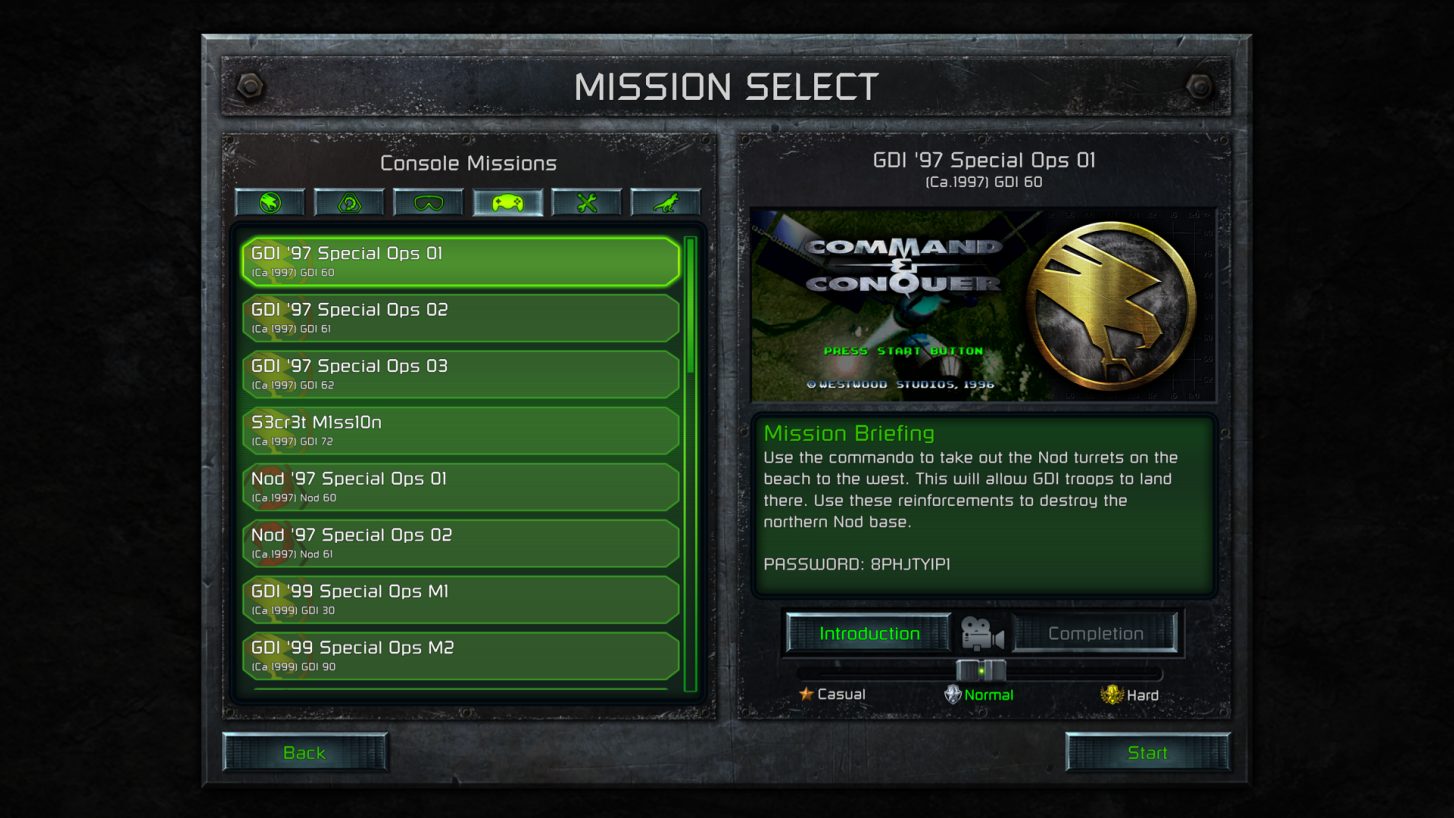The image size is (1454, 818).
Task: Open the Introduction video
Action: 866,632
